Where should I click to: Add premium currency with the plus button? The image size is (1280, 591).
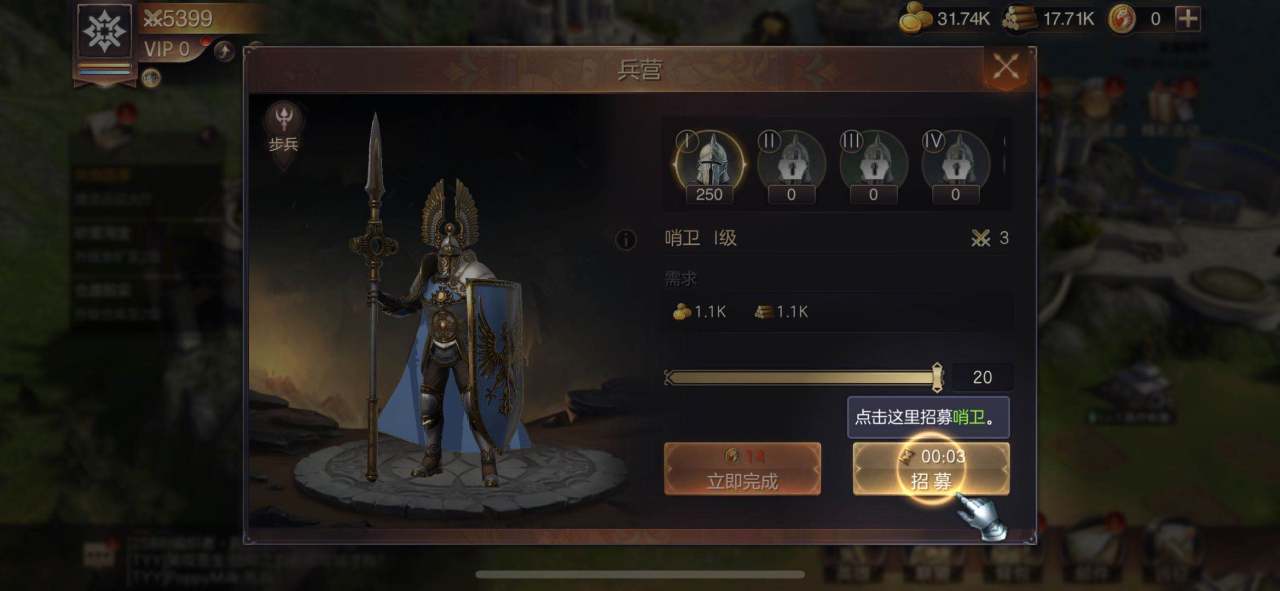point(1188,18)
